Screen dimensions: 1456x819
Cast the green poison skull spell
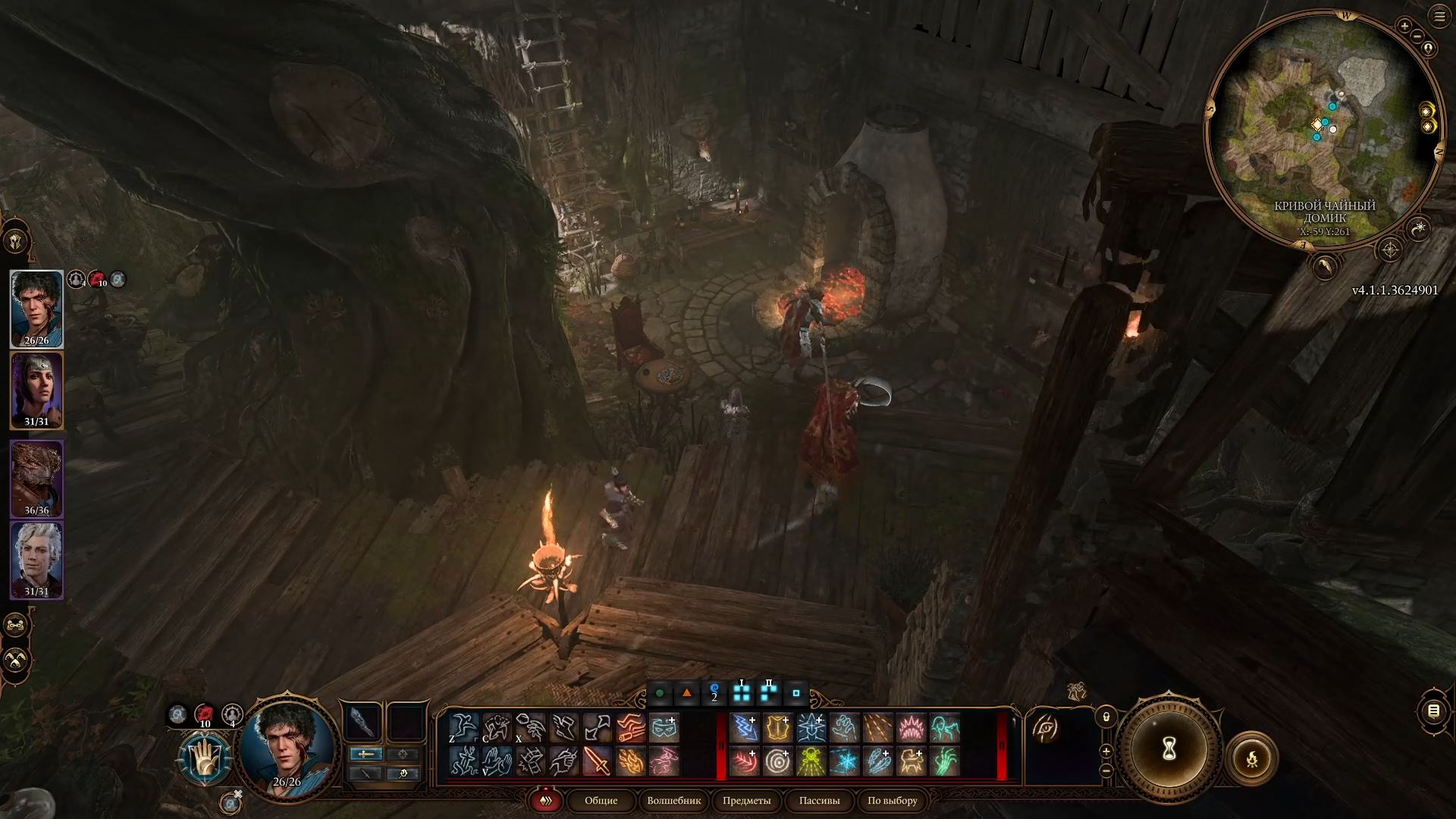coord(811,761)
